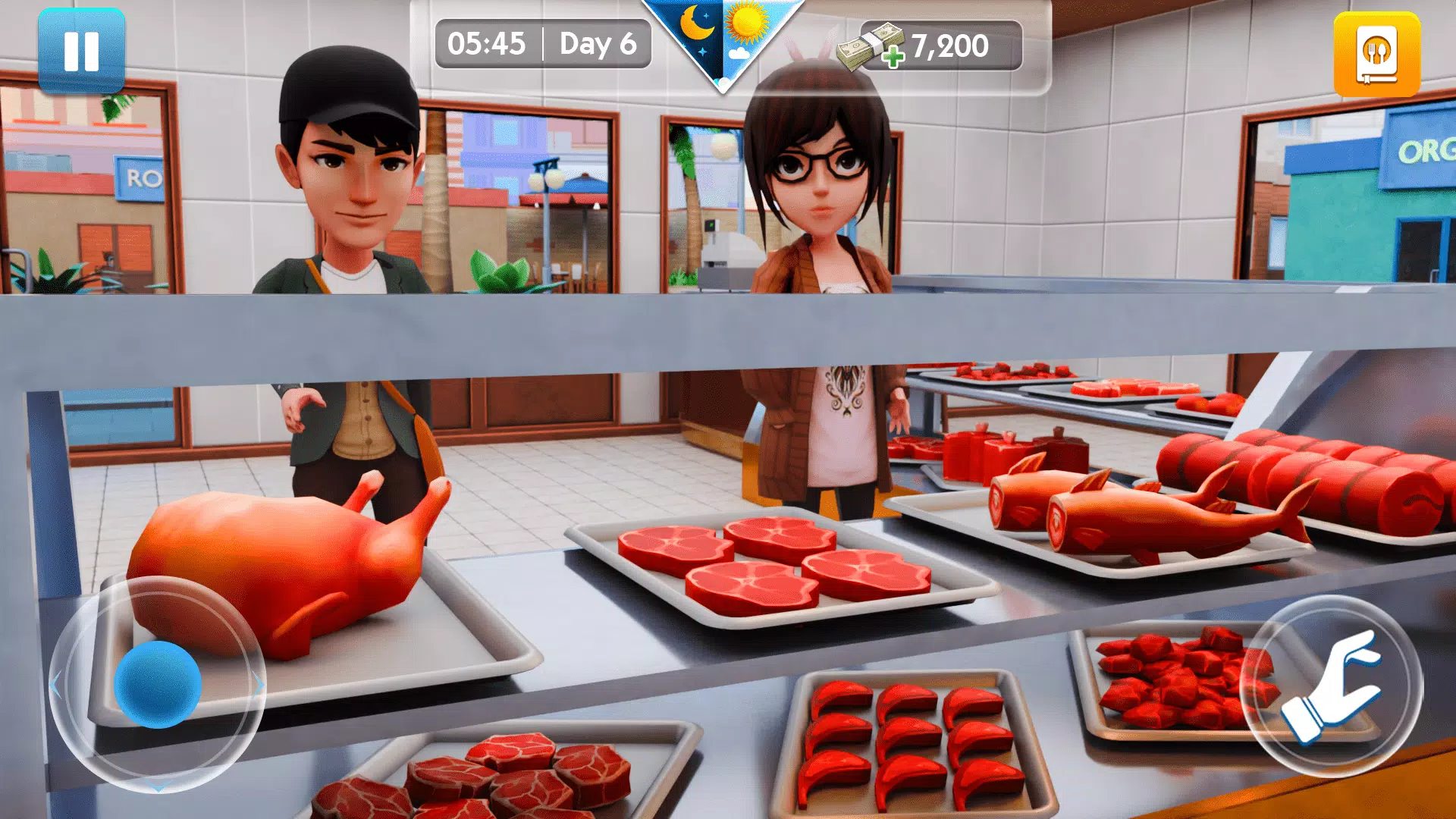The height and width of the screenshot is (819, 1456).
Task: Toggle pause on the game
Action: tap(82, 51)
